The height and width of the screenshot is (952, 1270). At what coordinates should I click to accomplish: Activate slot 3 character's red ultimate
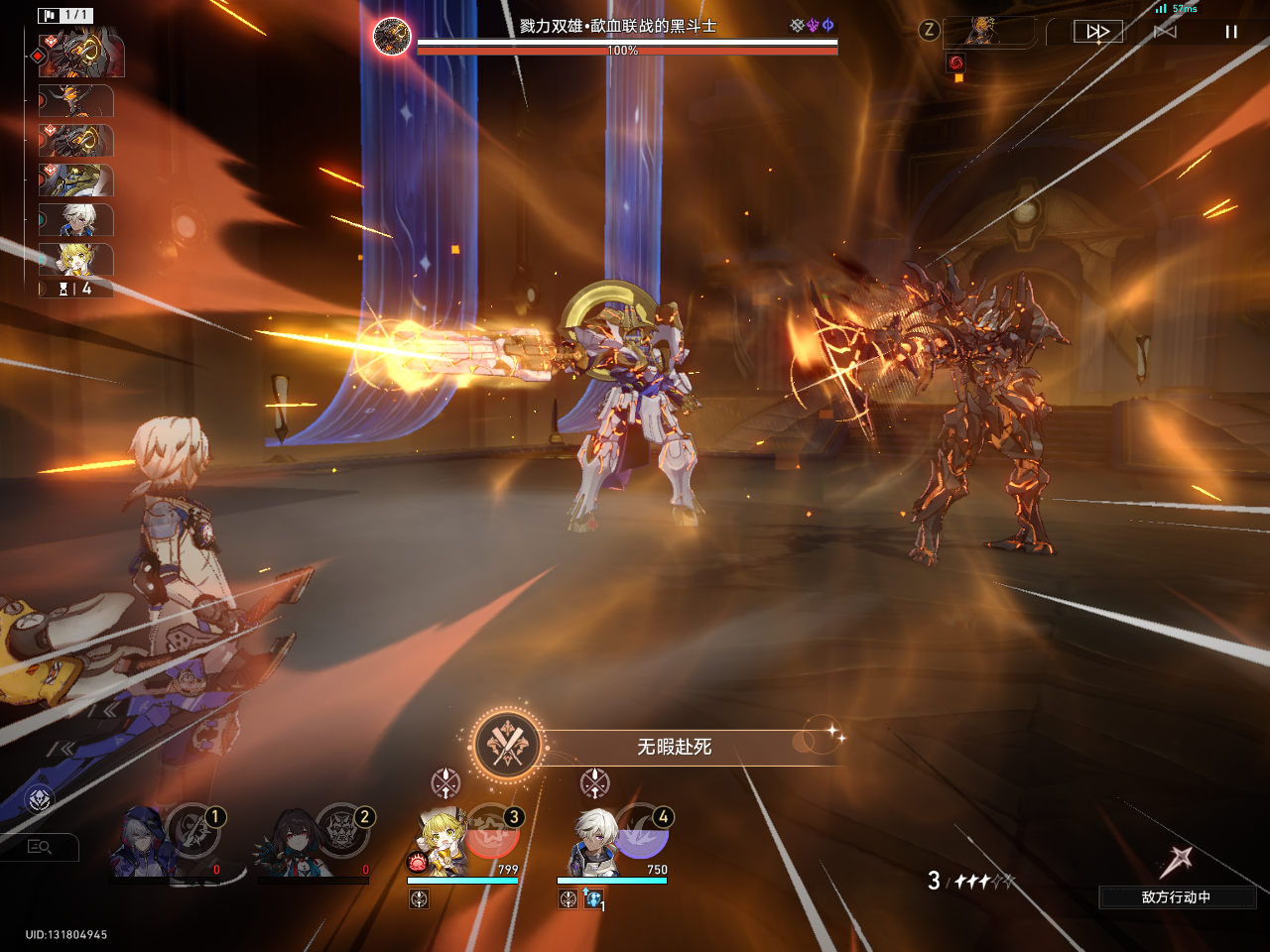[x=493, y=833]
